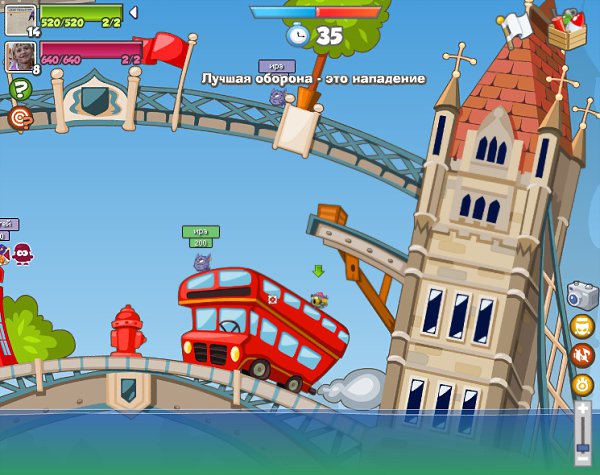Click the yellow character face button

(582, 327)
